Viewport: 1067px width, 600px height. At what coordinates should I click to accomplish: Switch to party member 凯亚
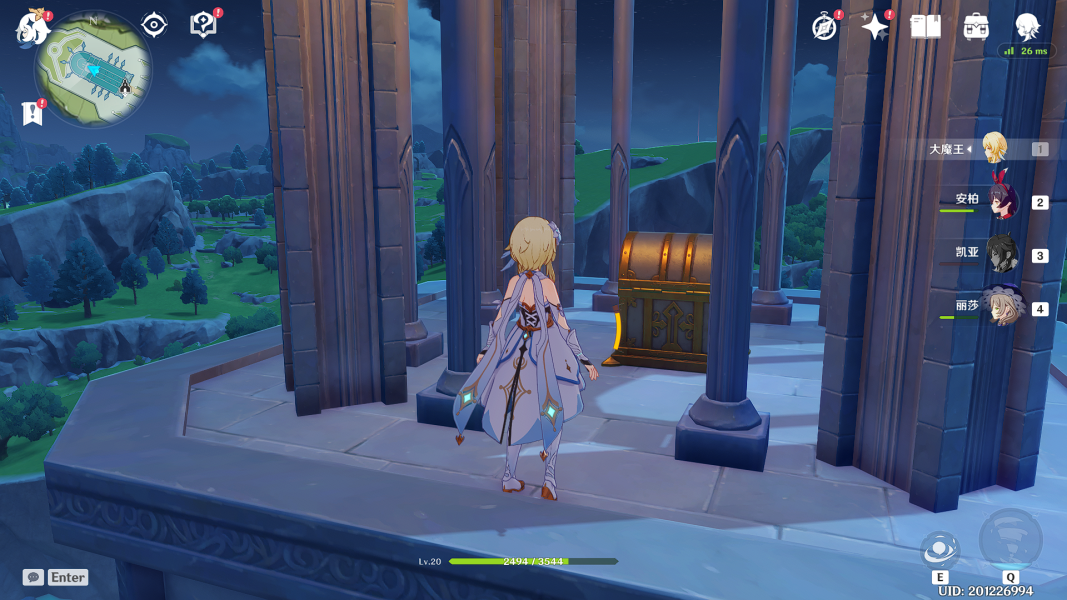coord(1000,254)
